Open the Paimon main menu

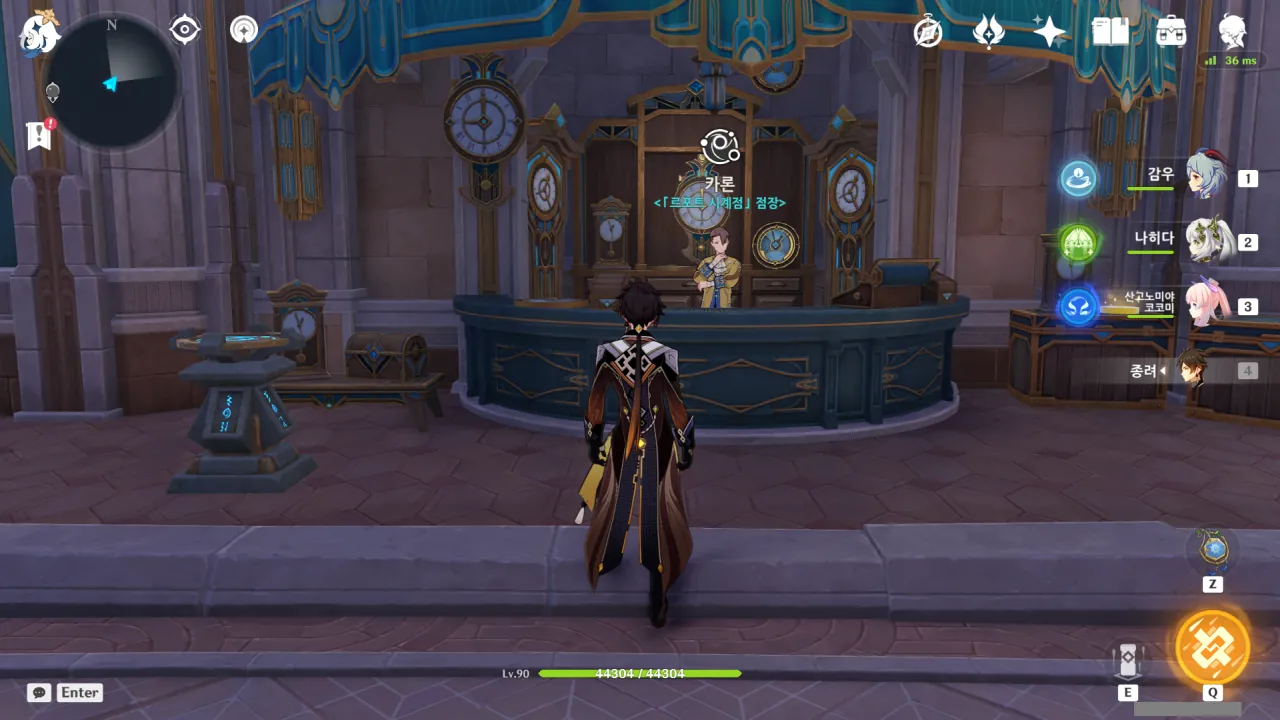[x=38, y=34]
